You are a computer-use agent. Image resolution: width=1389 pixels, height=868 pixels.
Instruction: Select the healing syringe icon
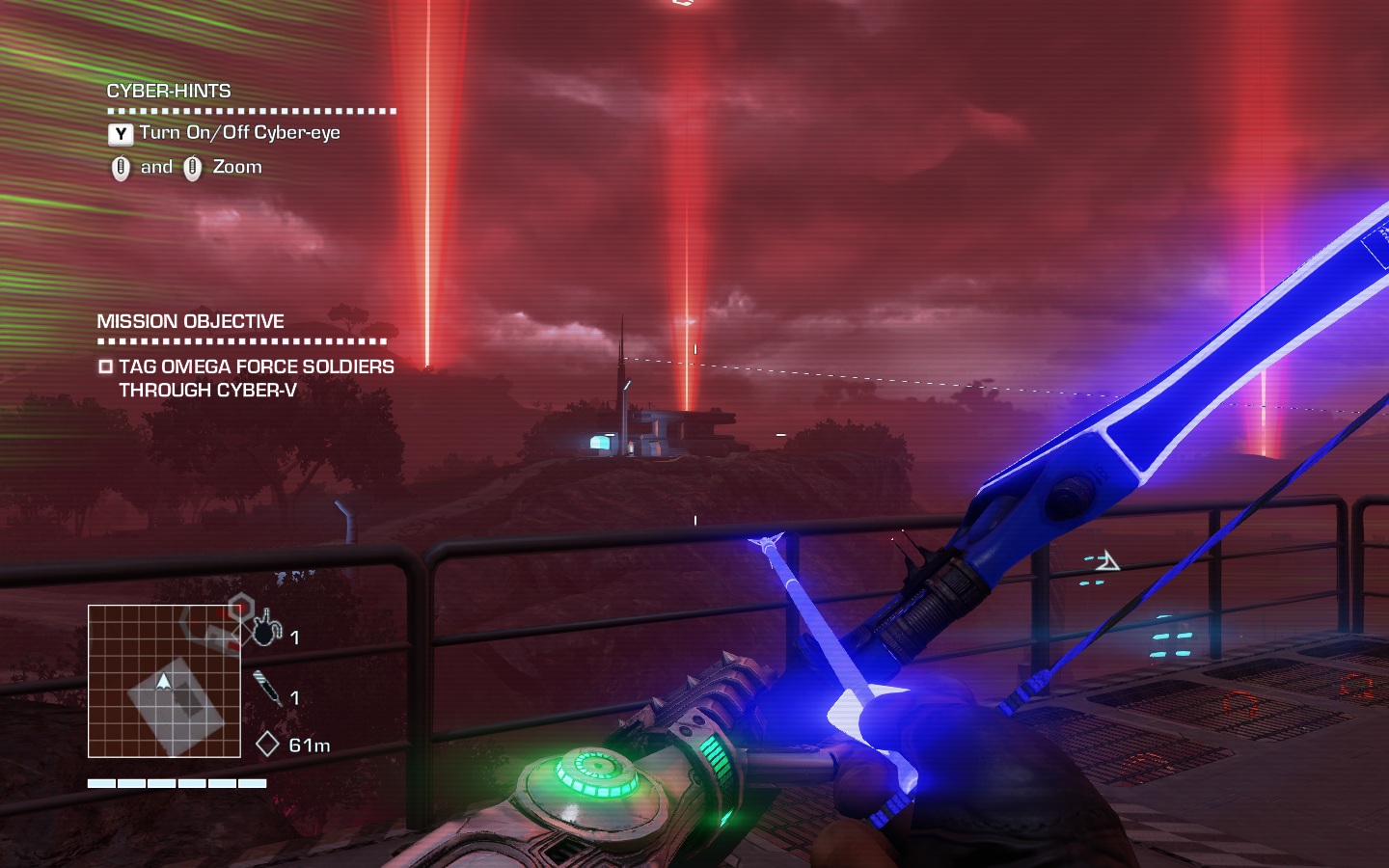tap(268, 690)
